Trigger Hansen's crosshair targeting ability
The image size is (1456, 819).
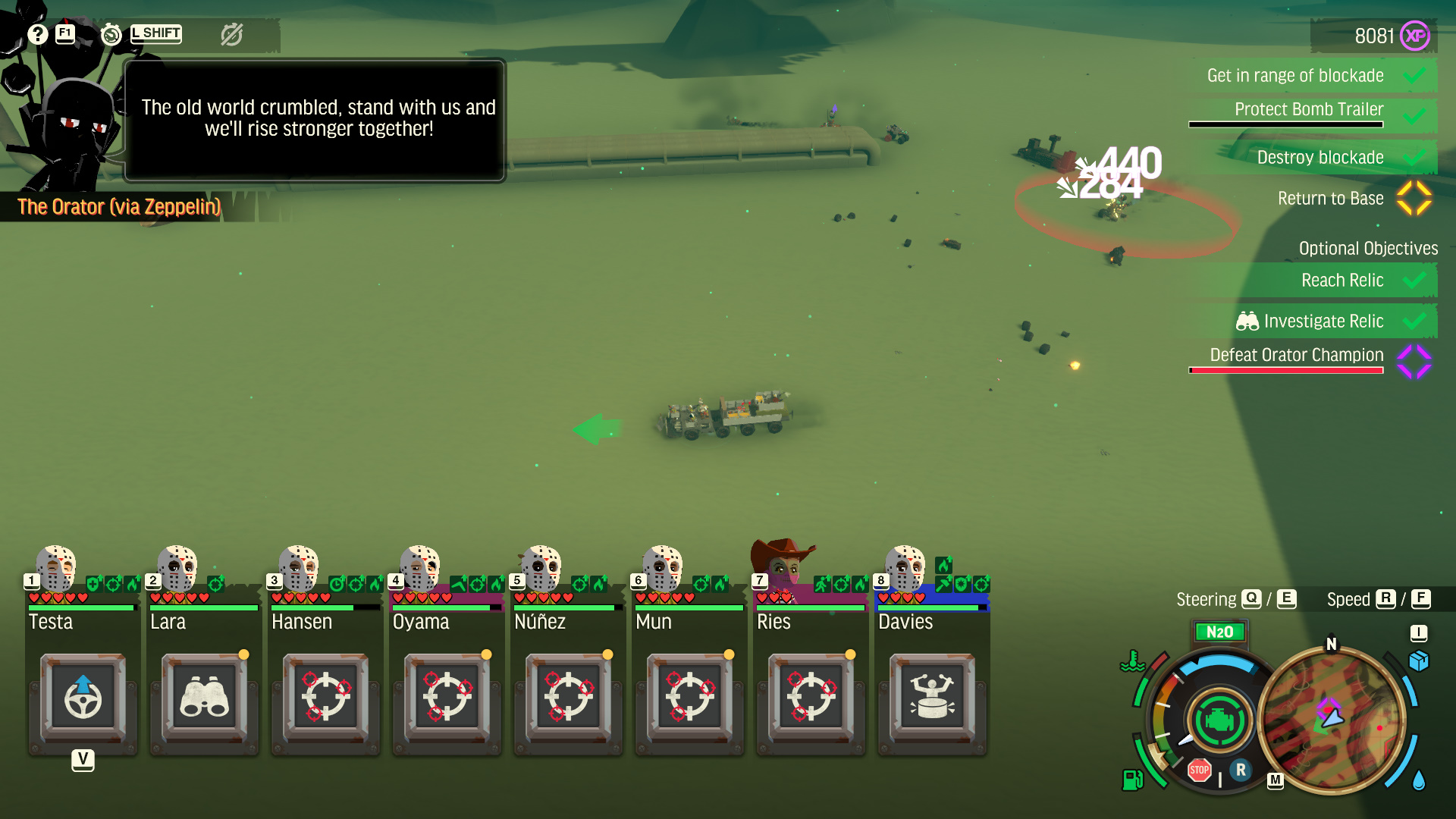pos(326,697)
